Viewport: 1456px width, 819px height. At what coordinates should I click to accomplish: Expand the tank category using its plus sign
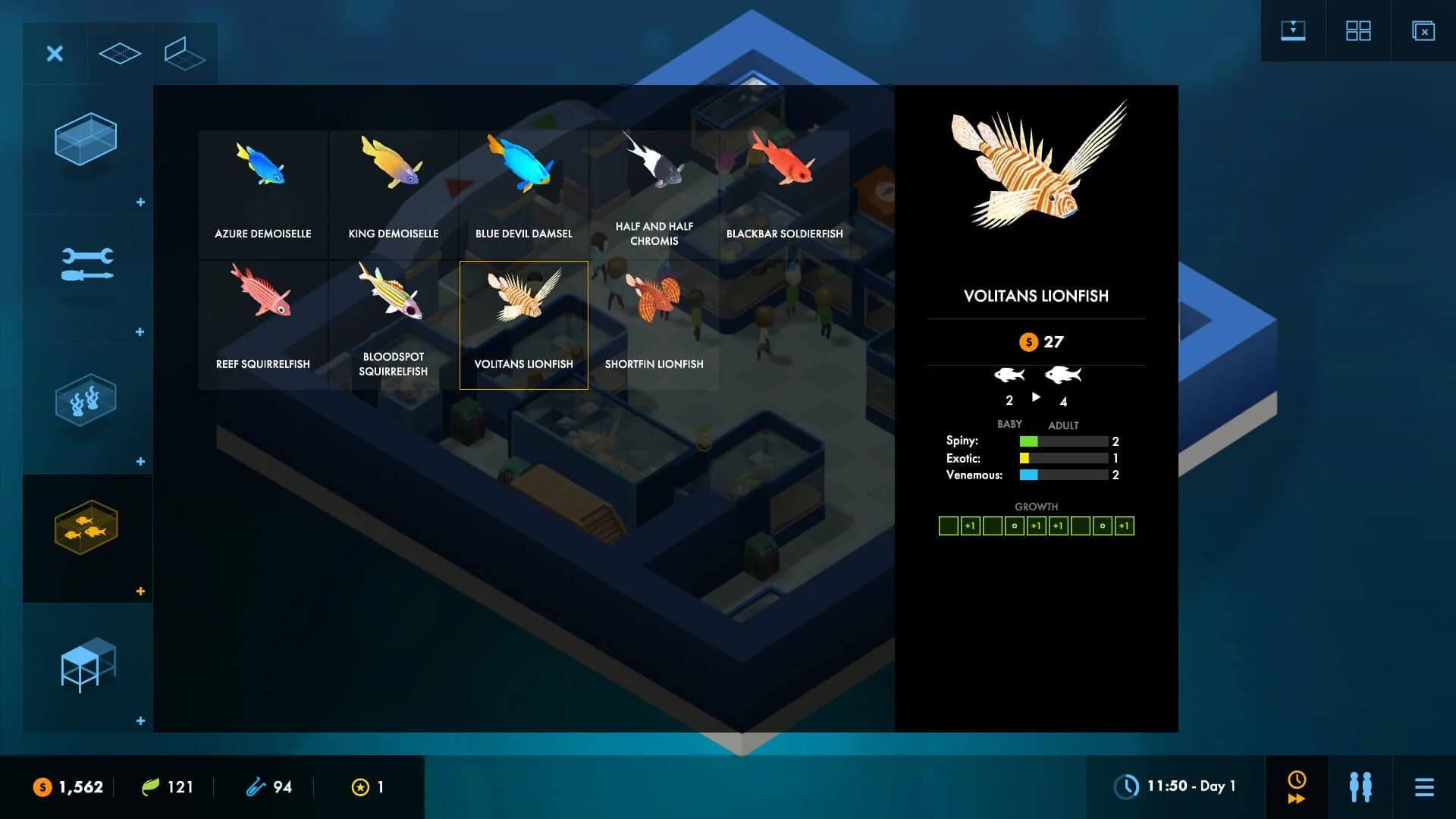(140, 202)
